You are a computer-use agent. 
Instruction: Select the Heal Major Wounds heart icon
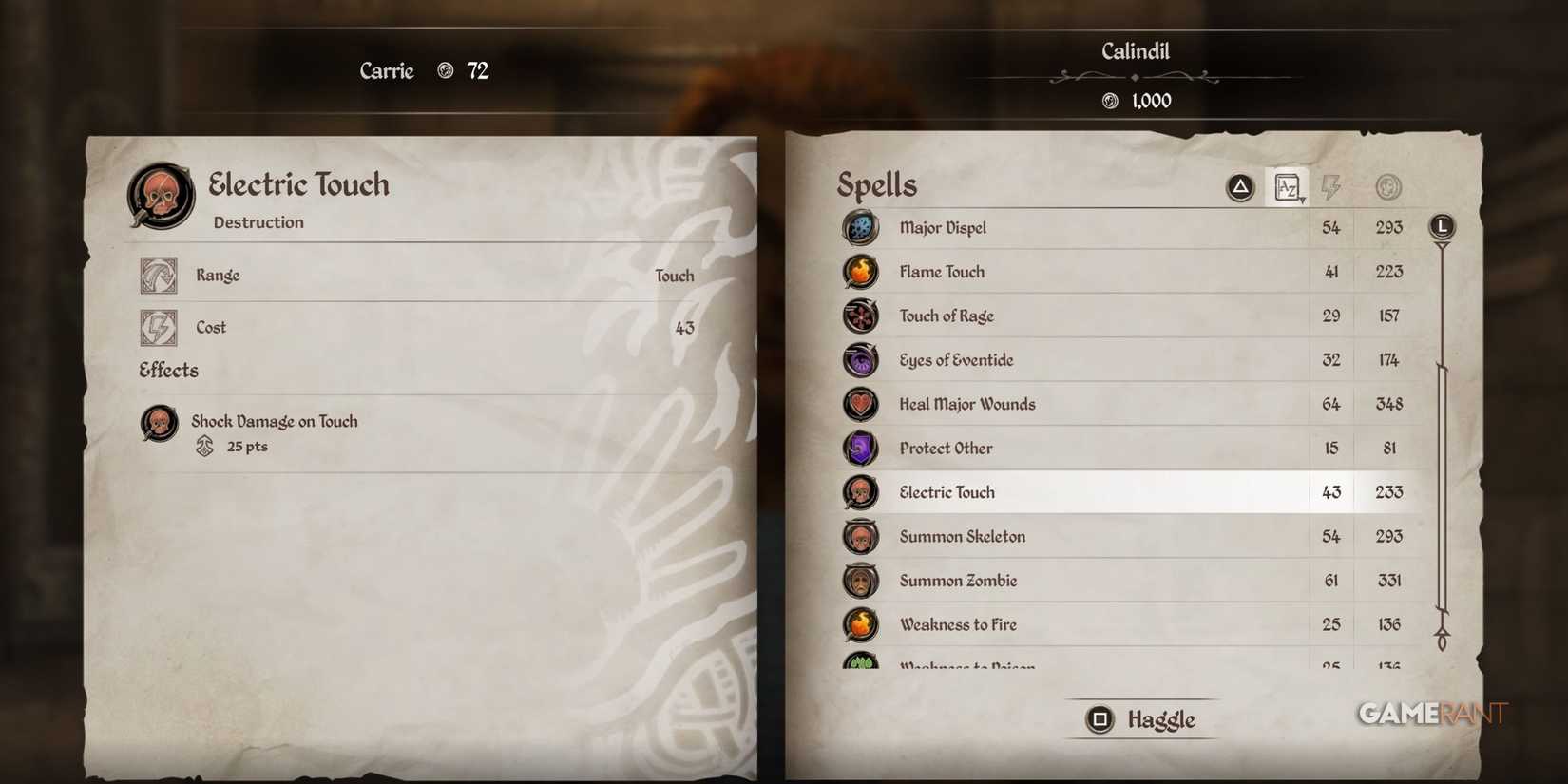[860, 404]
